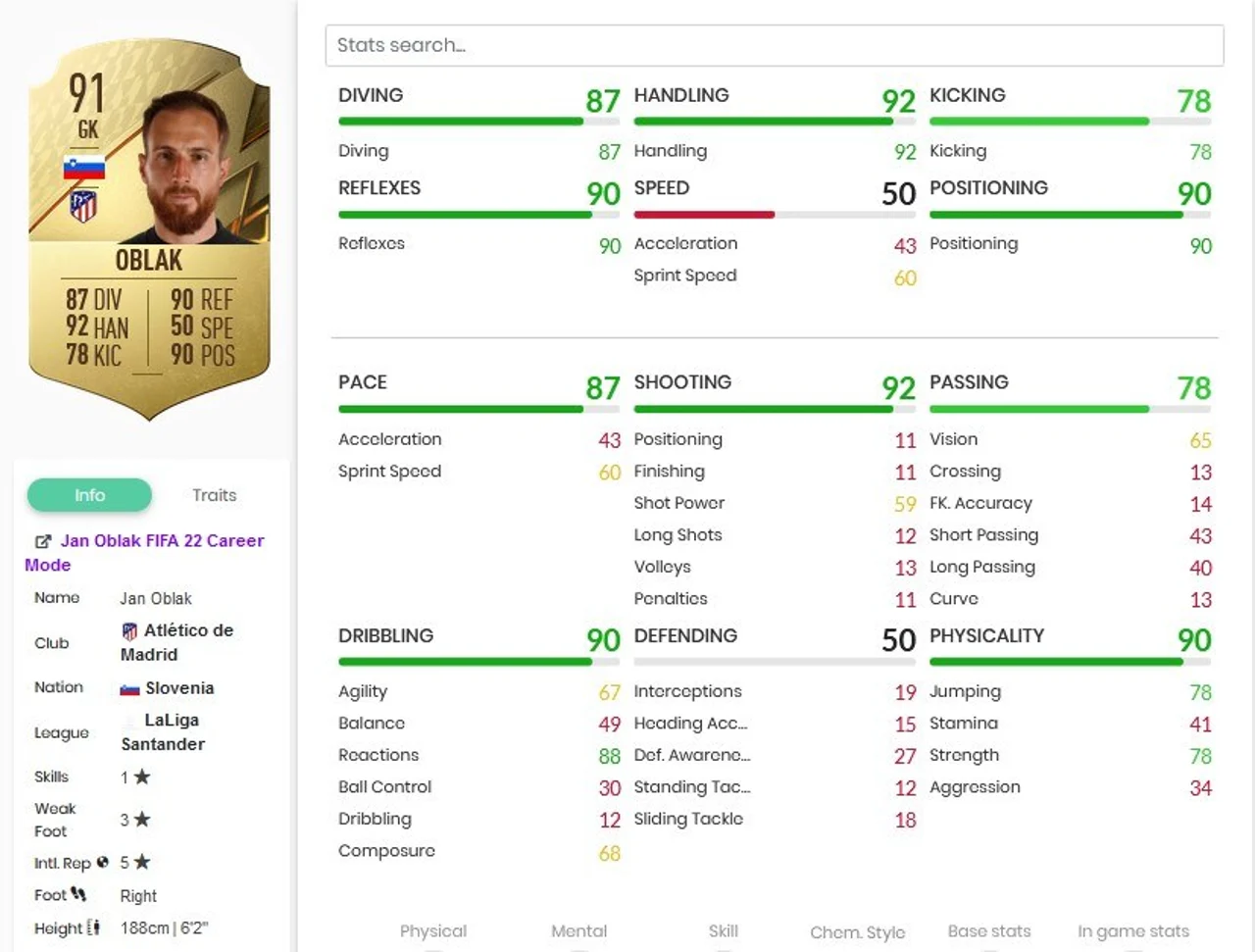Select the Slovenia flag icon beside Nation
This screenshot has width=1255, height=952.
(130, 687)
